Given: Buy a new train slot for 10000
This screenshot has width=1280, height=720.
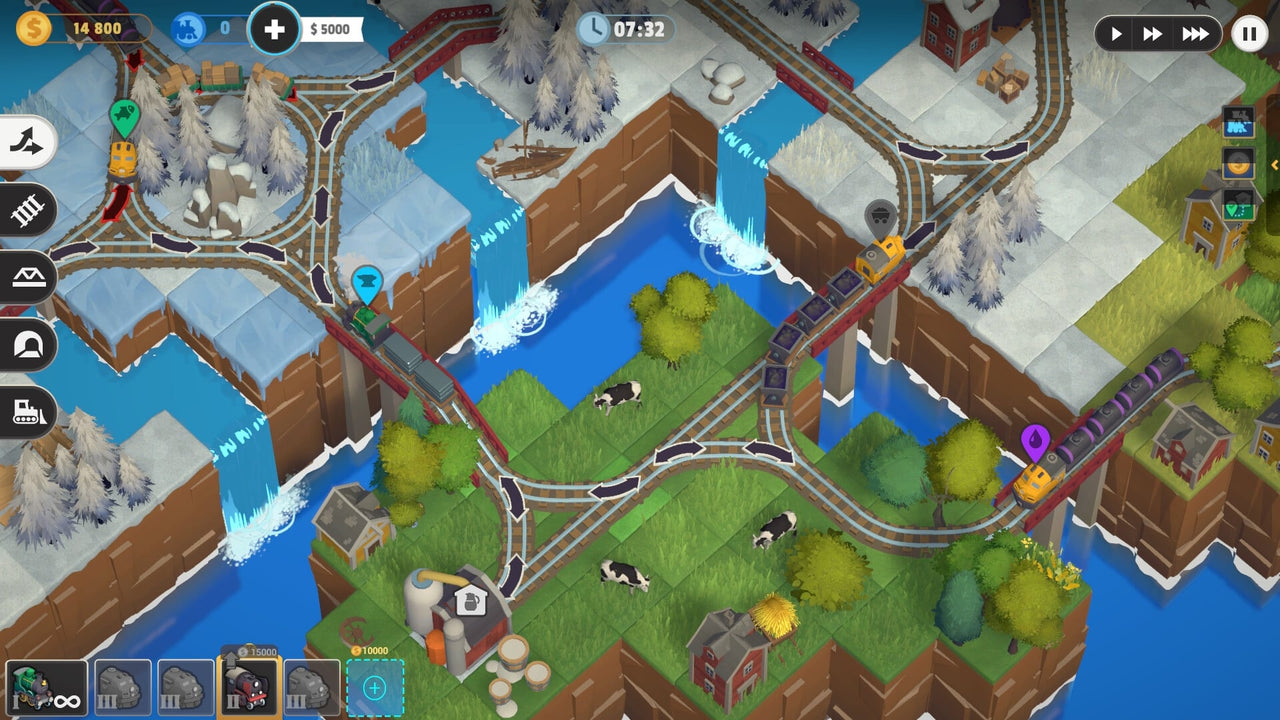Looking at the screenshot, I should tap(374, 687).
